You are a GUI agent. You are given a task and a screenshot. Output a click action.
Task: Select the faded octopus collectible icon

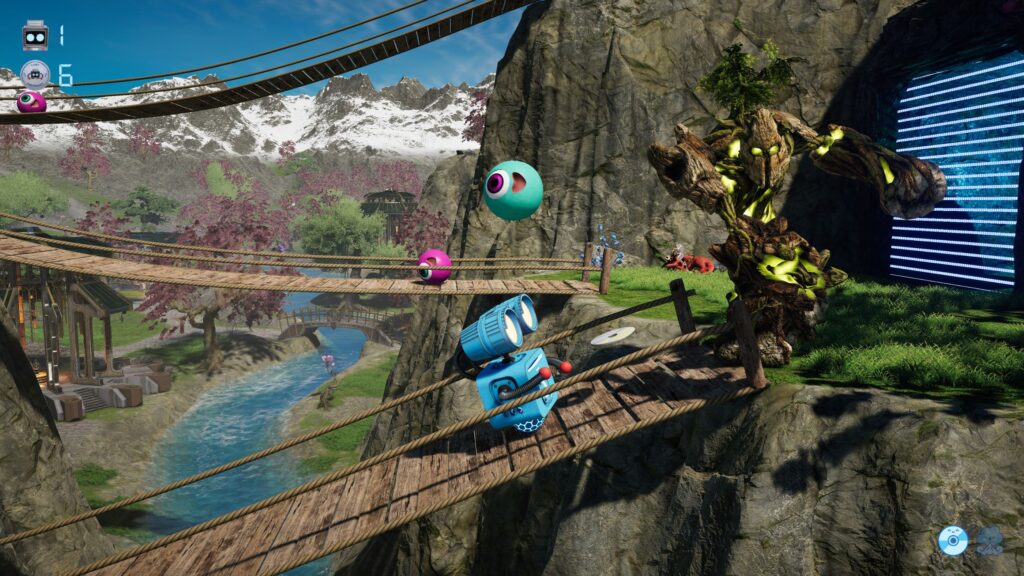point(989,541)
